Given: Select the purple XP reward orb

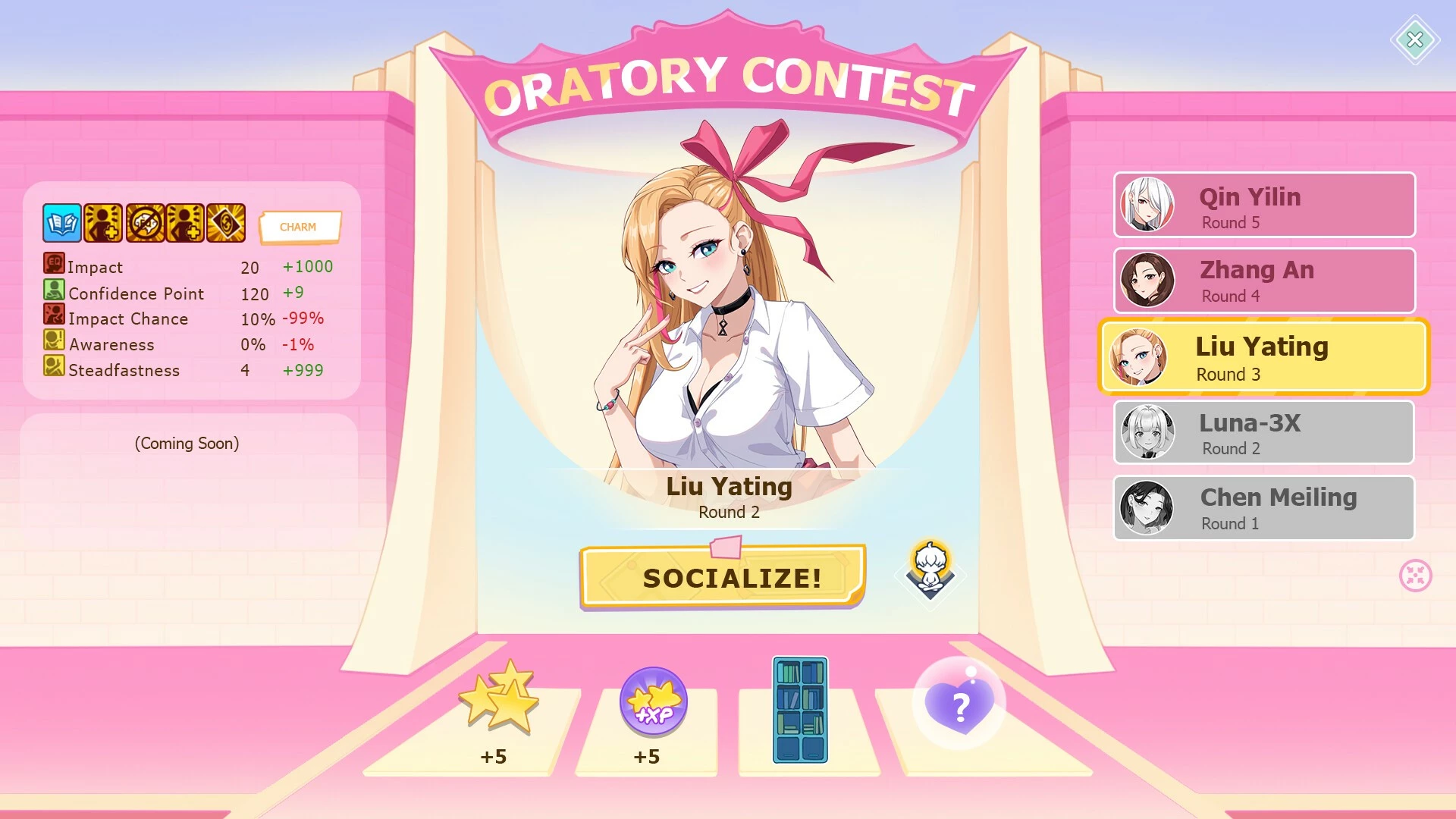Looking at the screenshot, I should 653,702.
